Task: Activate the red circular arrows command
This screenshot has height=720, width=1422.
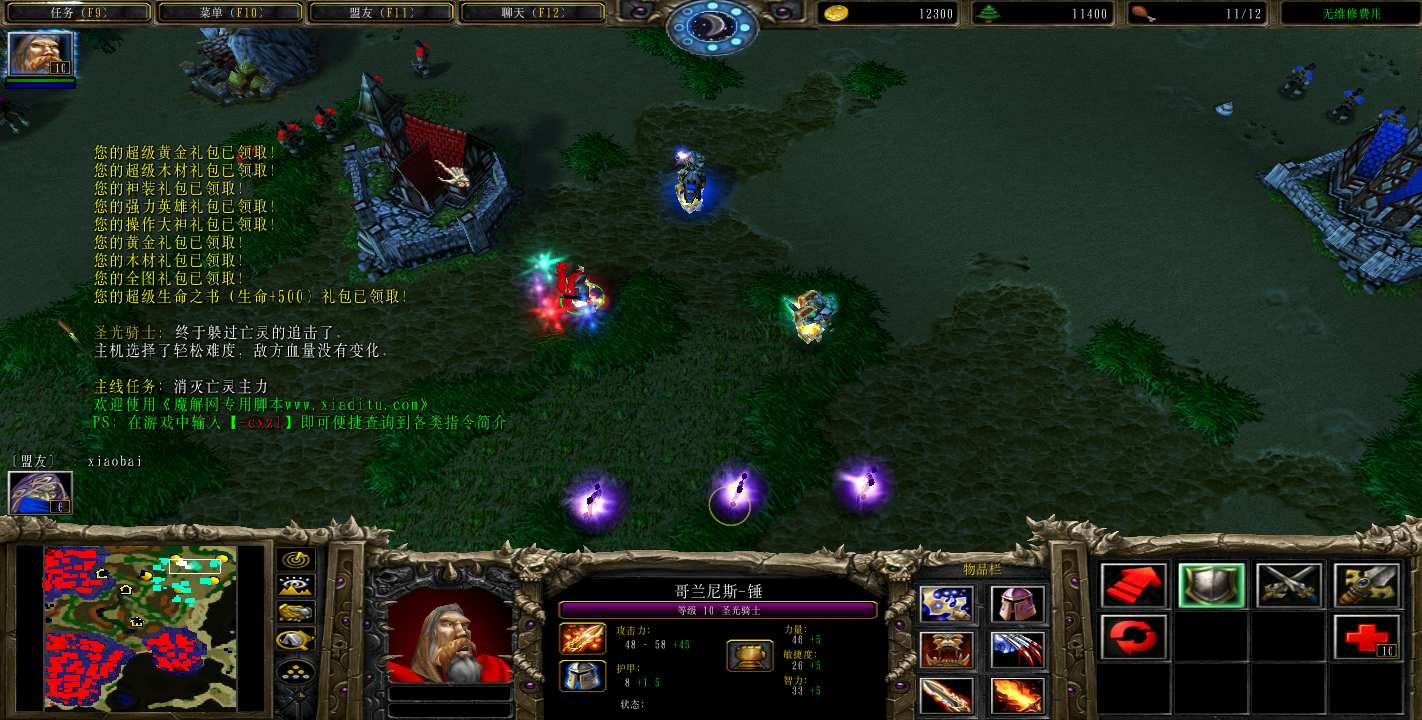Action: (1134, 637)
